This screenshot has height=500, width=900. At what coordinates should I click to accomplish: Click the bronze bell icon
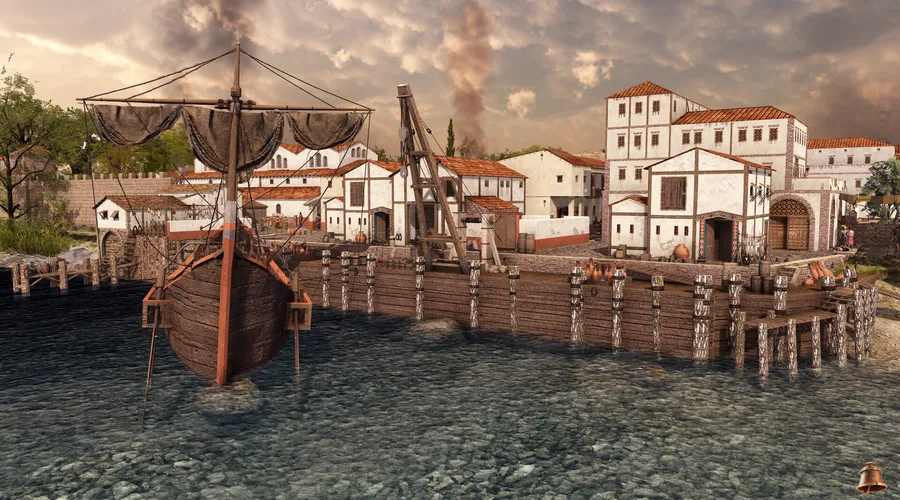(871, 478)
